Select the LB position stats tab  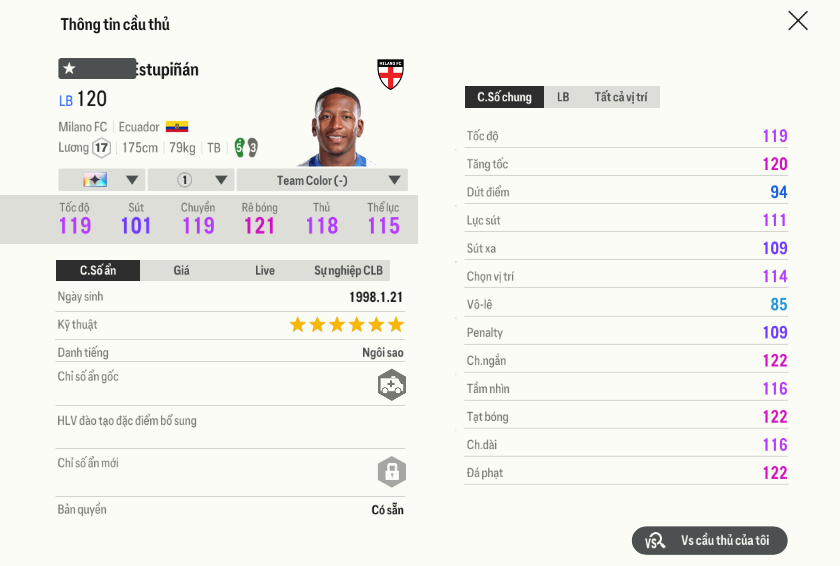(x=563, y=97)
